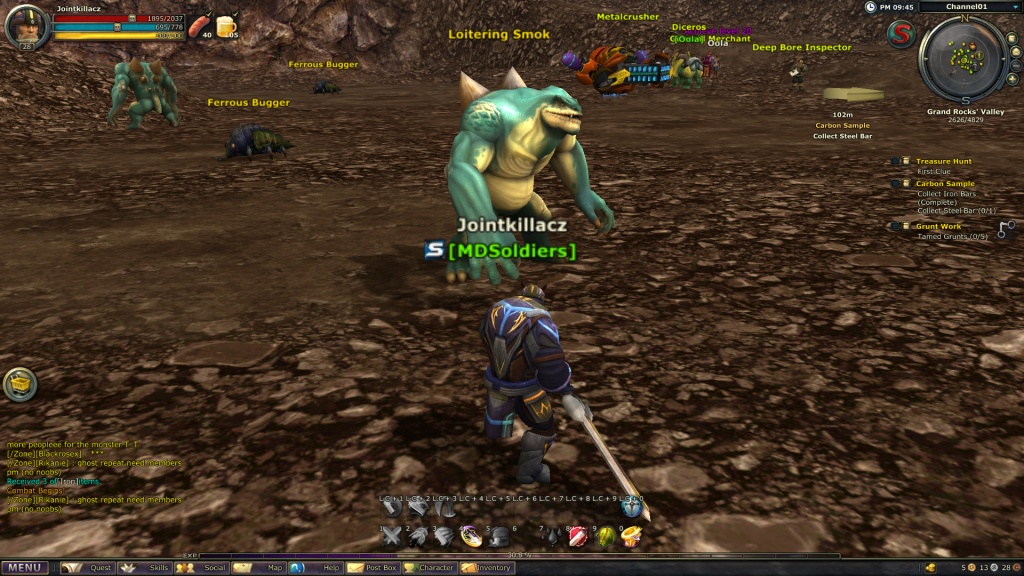This screenshot has height=576, width=1024.
Task: Select the Grunt Work quest entry
Action: pos(938,227)
